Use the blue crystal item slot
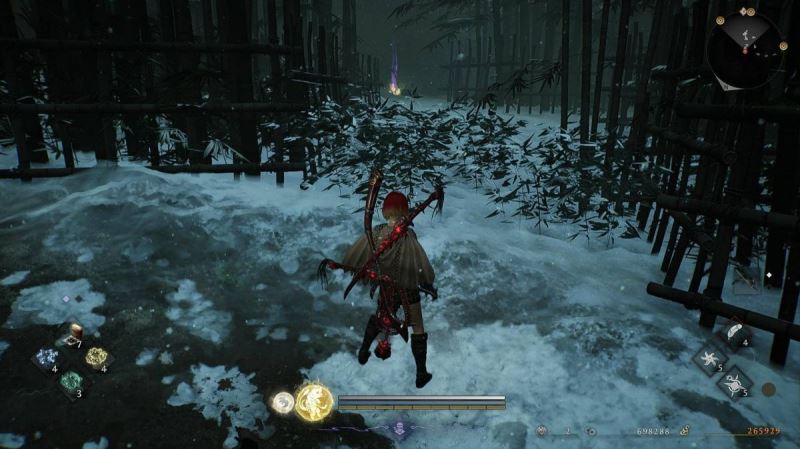This screenshot has width=800, height=449. coord(47,358)
